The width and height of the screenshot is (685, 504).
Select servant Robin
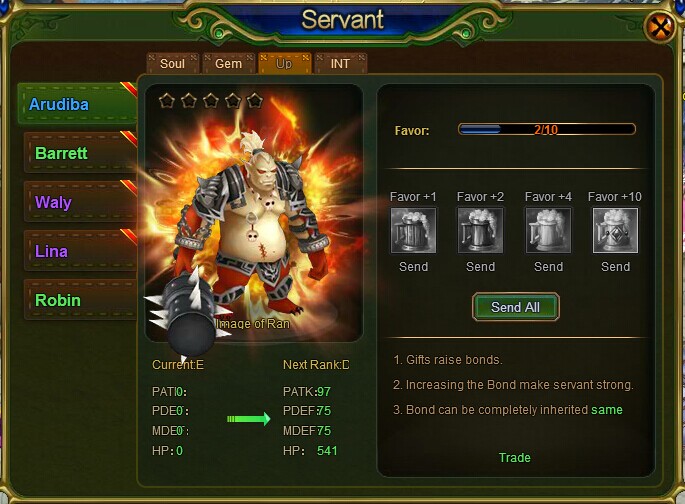(76, 300)
